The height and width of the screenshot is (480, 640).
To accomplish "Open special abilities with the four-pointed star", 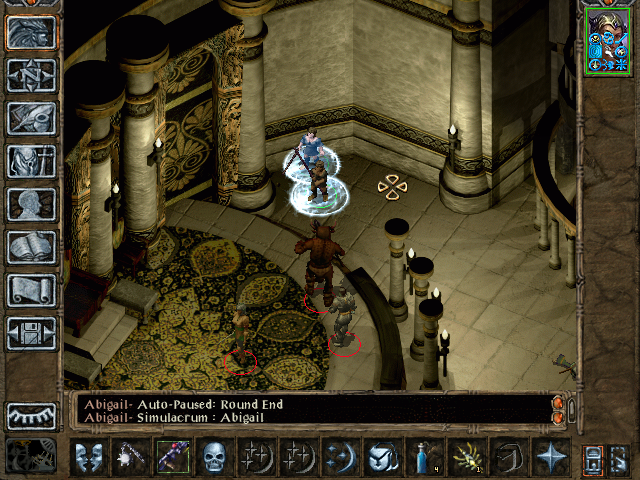I will pyautogui.click(x=550, y=457).
